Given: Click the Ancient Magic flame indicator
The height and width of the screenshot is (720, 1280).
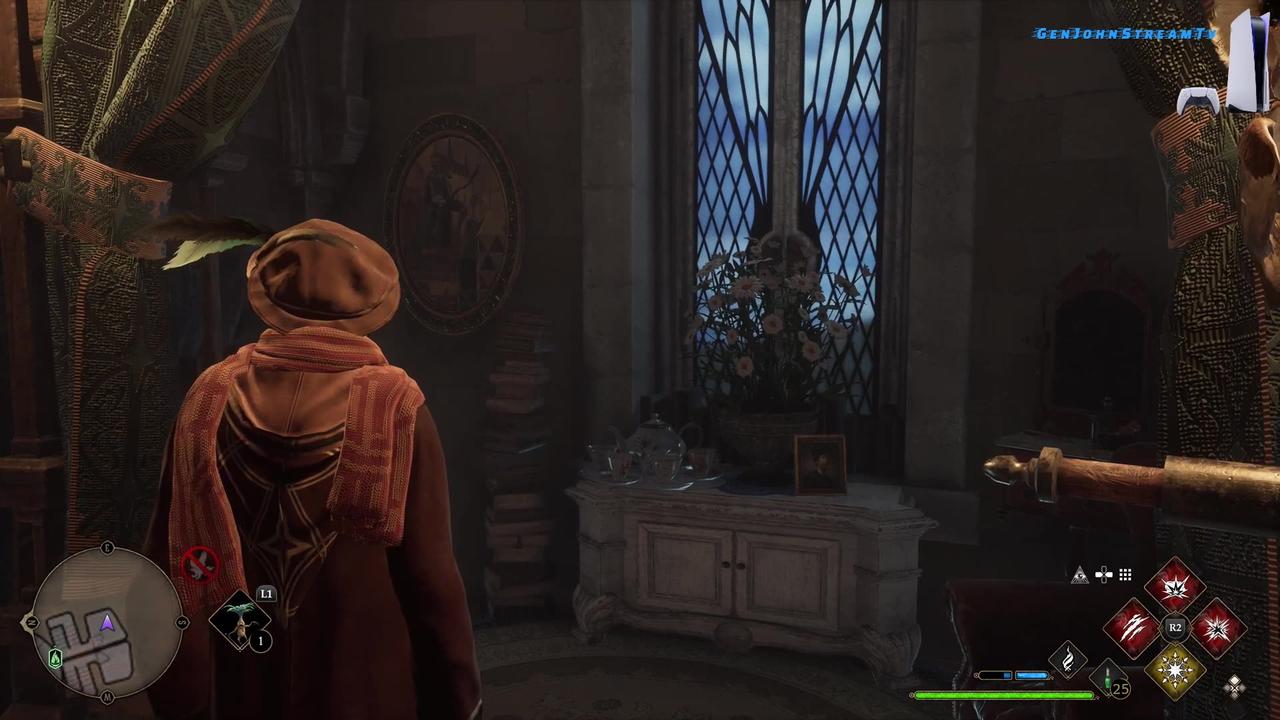Looking at the screenshot, I should coord(1067,658).
